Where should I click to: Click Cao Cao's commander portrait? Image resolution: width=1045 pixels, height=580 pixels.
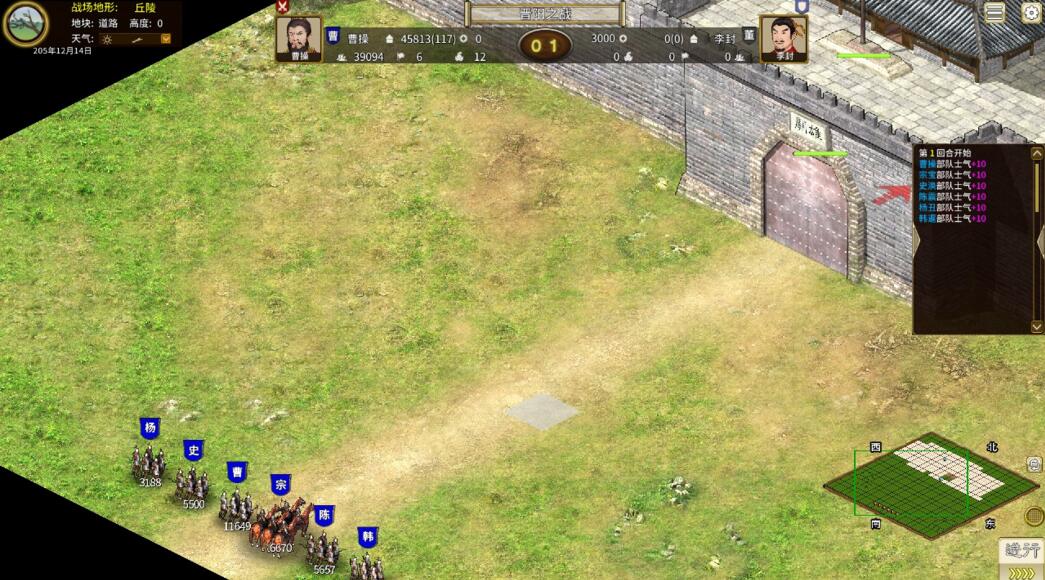tap(298, 39)
